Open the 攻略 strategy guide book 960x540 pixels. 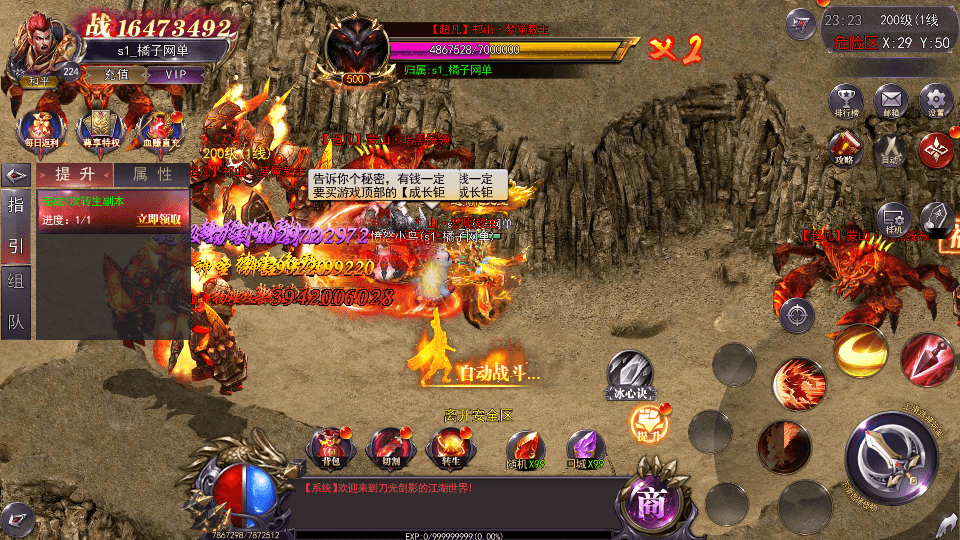(845, 150)
